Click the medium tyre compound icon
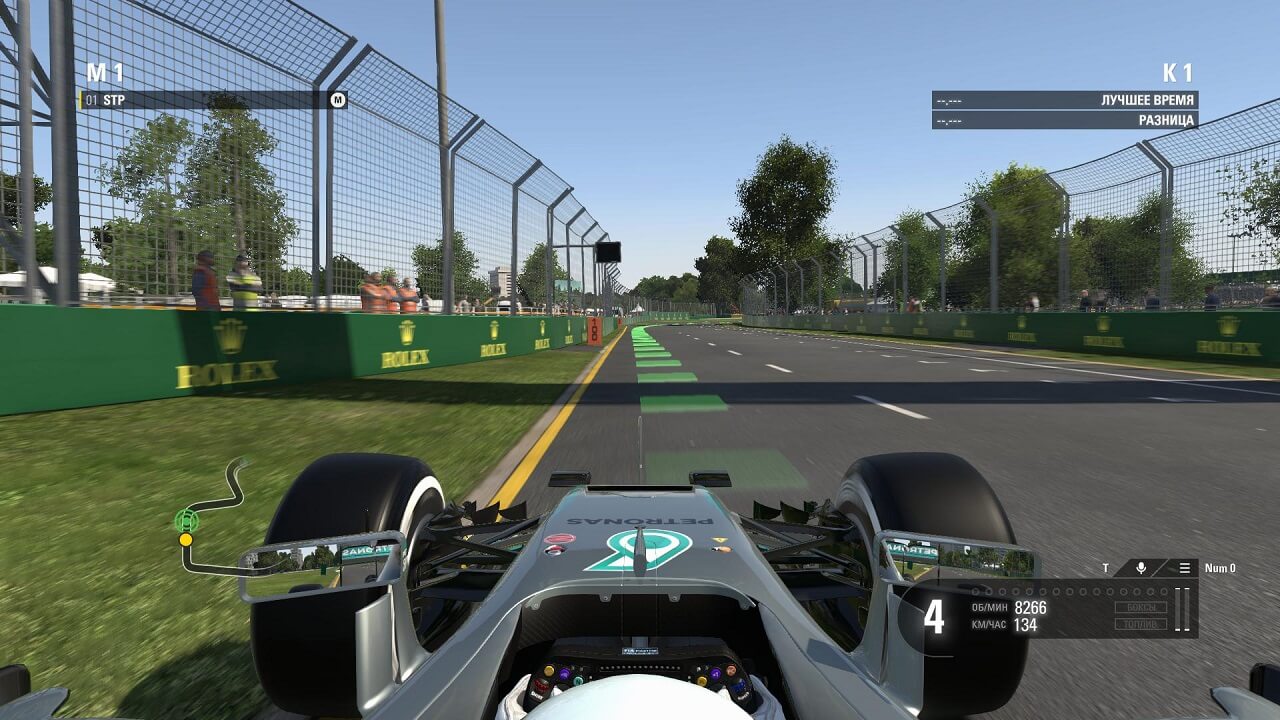 tap(338, 100)
